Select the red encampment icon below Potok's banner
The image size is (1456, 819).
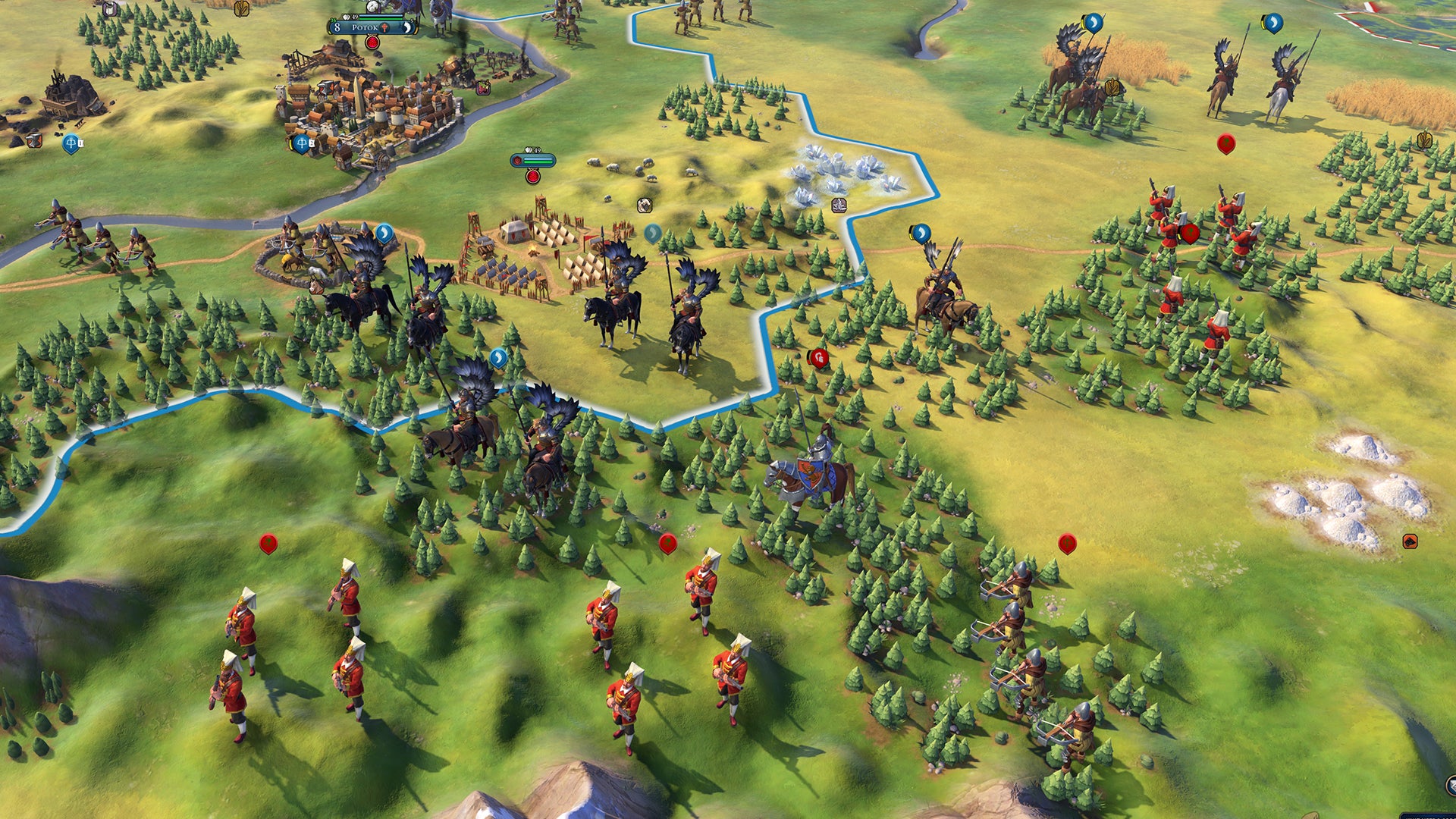372,43
